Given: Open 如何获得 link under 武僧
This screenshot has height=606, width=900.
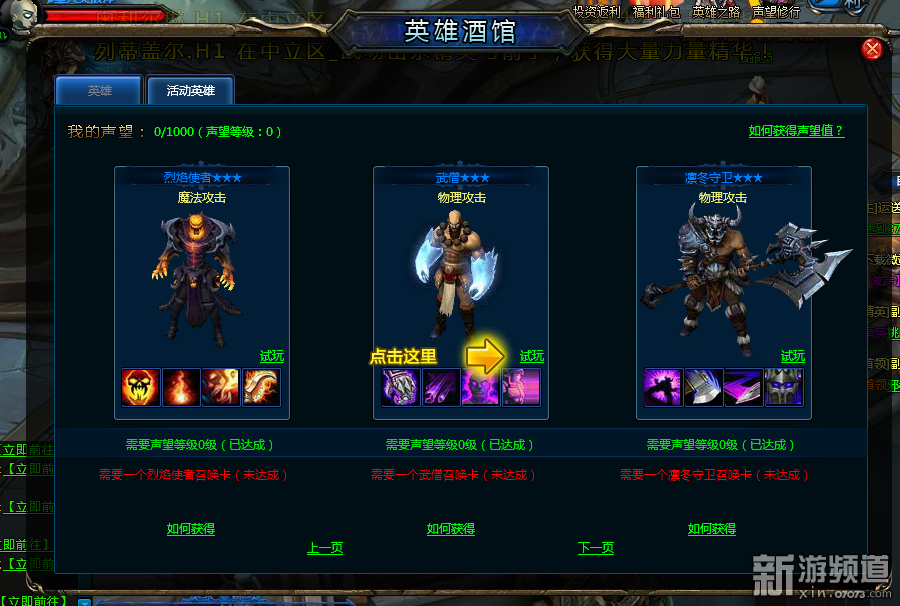Looking at the screenshot, I should [x=451, y=529].
